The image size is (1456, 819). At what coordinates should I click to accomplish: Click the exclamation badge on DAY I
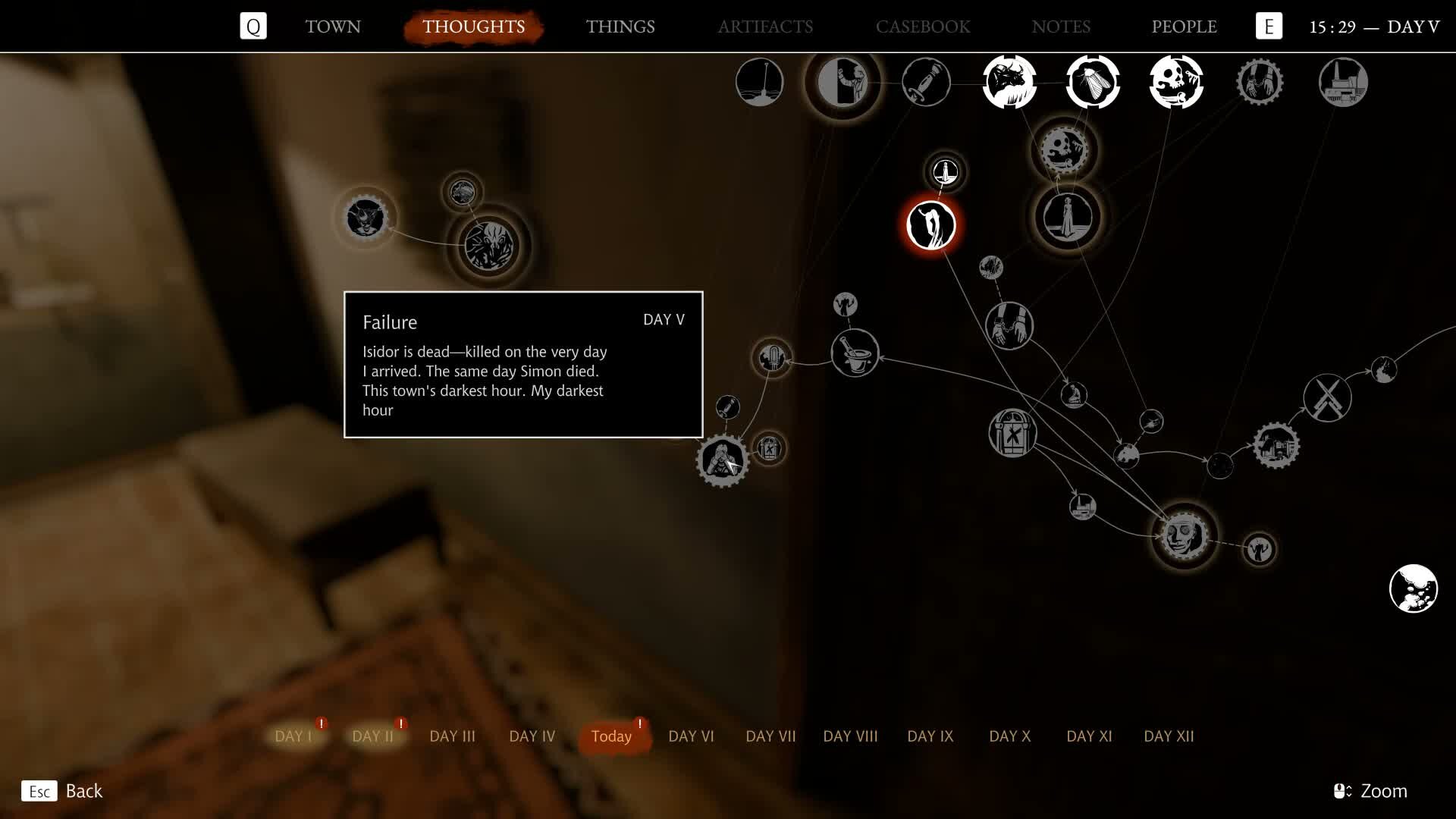point(322,723)
